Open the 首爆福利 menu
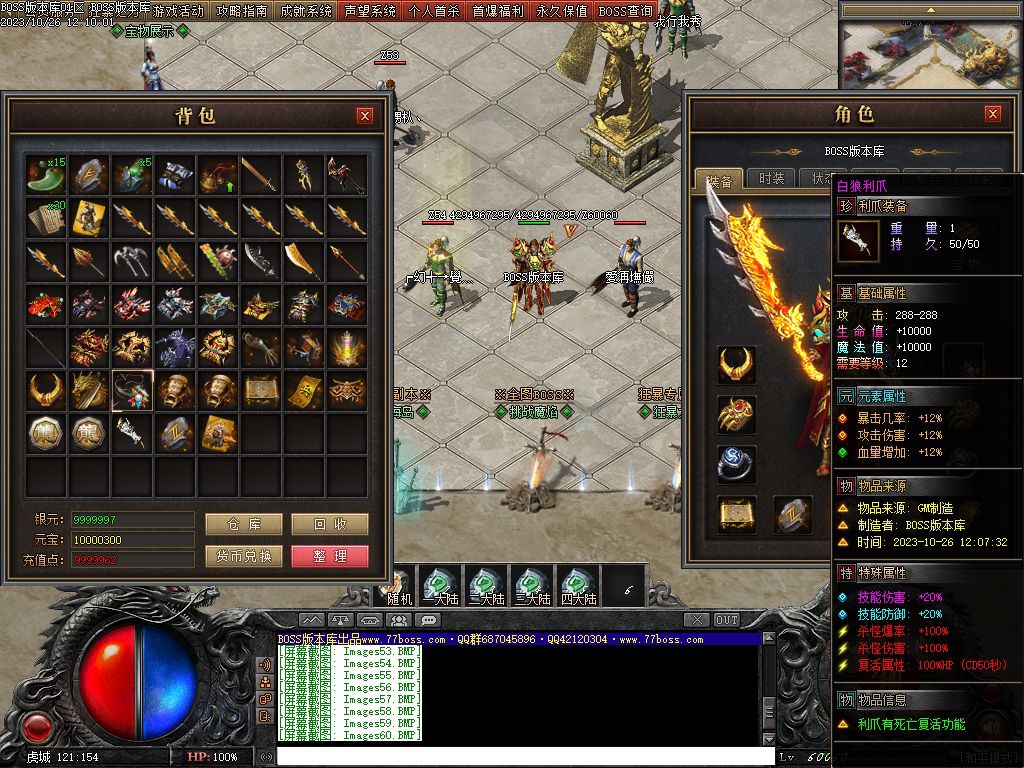Image resolution: width=1024 pixels, height=768 pixels. [x=498, y=11]
